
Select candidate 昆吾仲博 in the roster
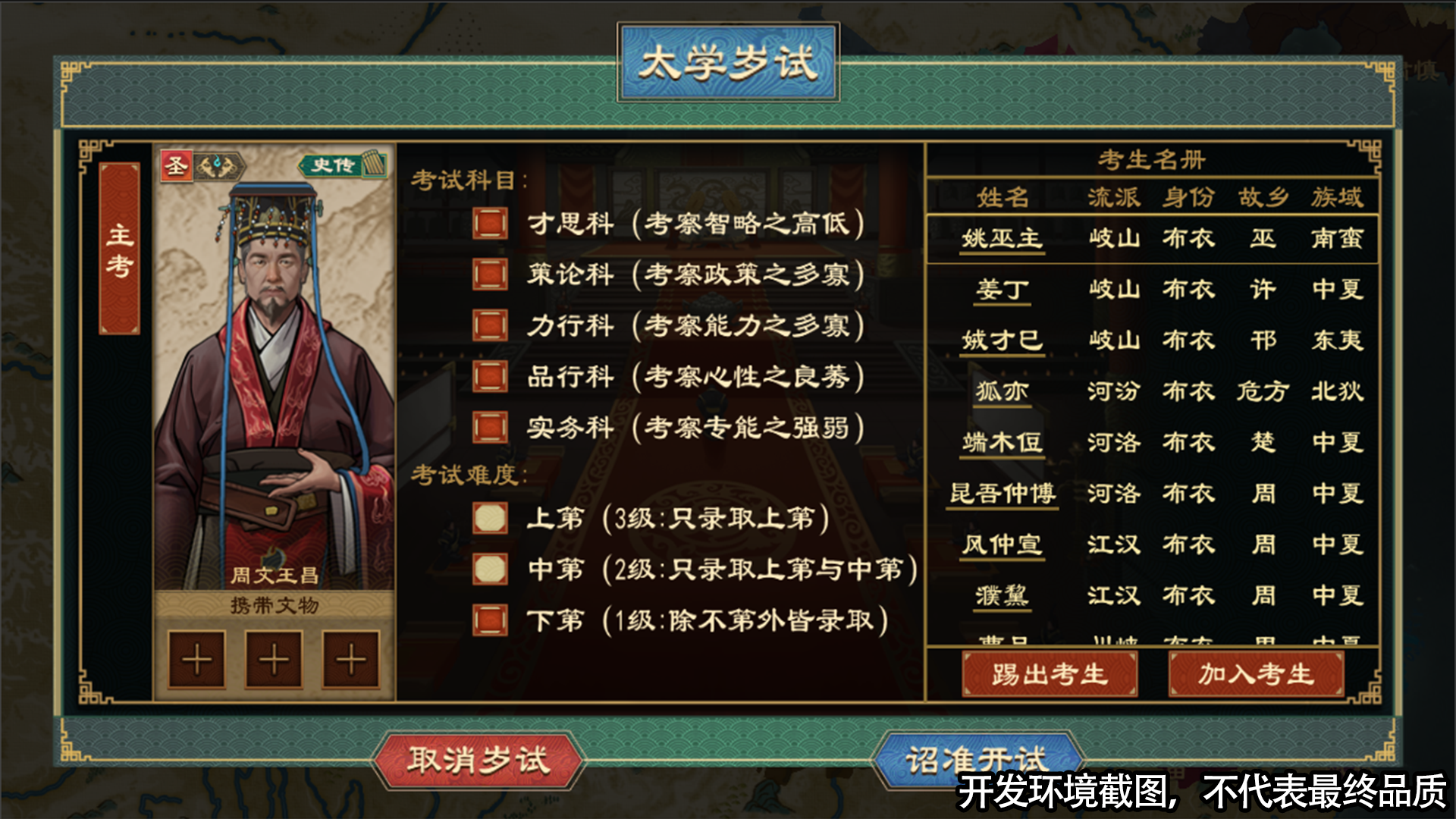[1002, 493]
